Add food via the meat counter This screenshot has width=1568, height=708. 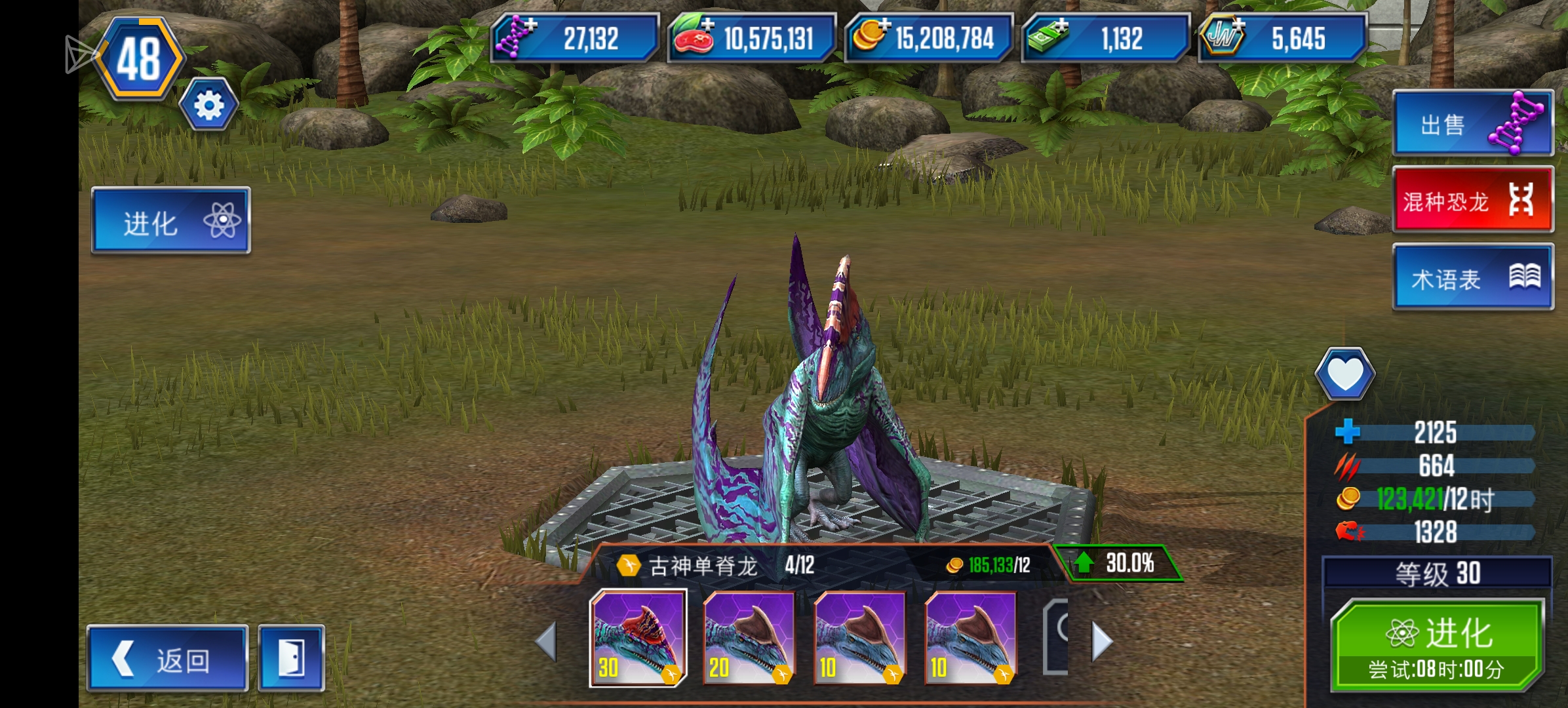pos(751,38)
